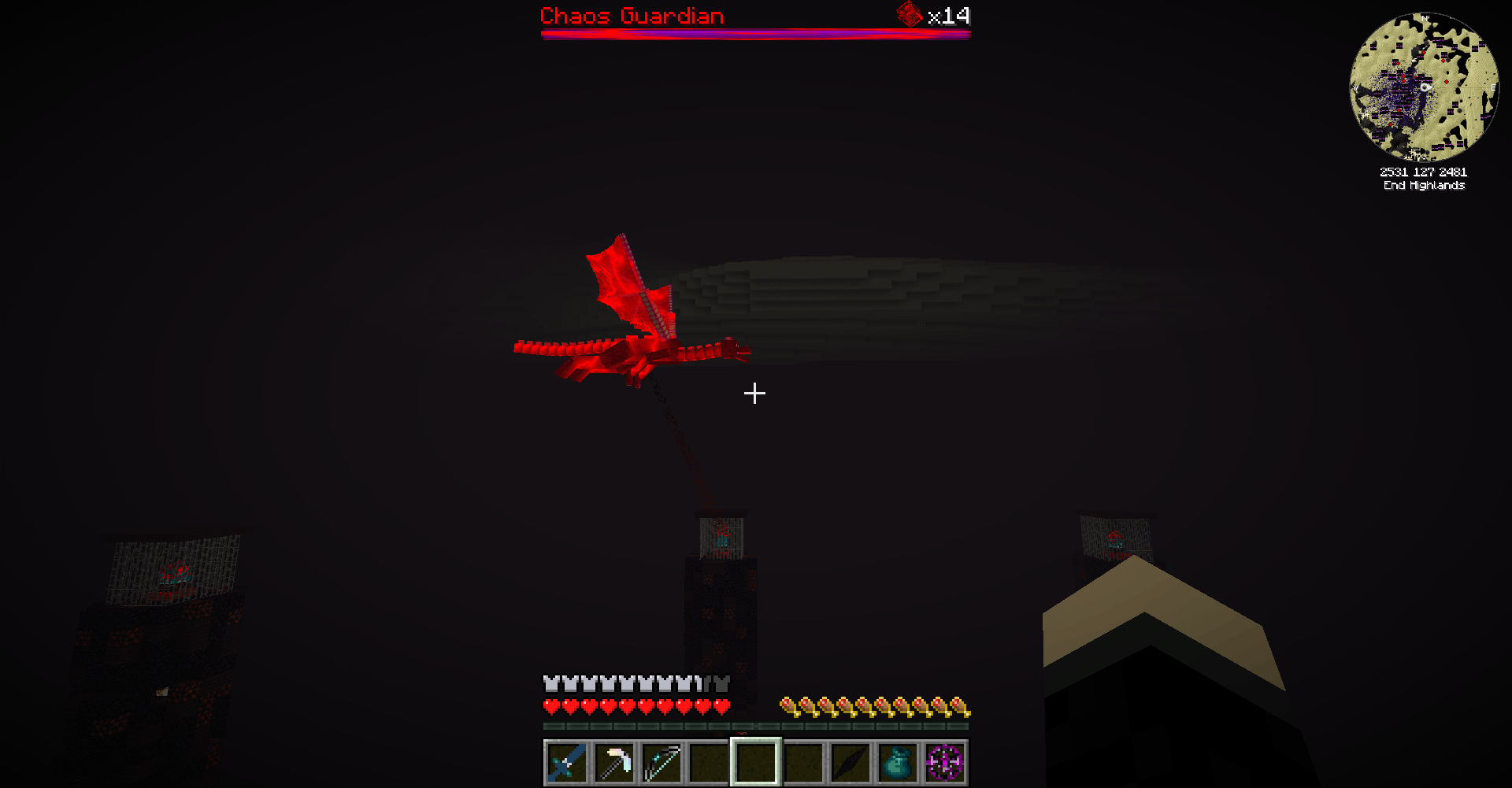Click the Chaos Guardian boss name text

pyautogui.click(x=632, y=16)
